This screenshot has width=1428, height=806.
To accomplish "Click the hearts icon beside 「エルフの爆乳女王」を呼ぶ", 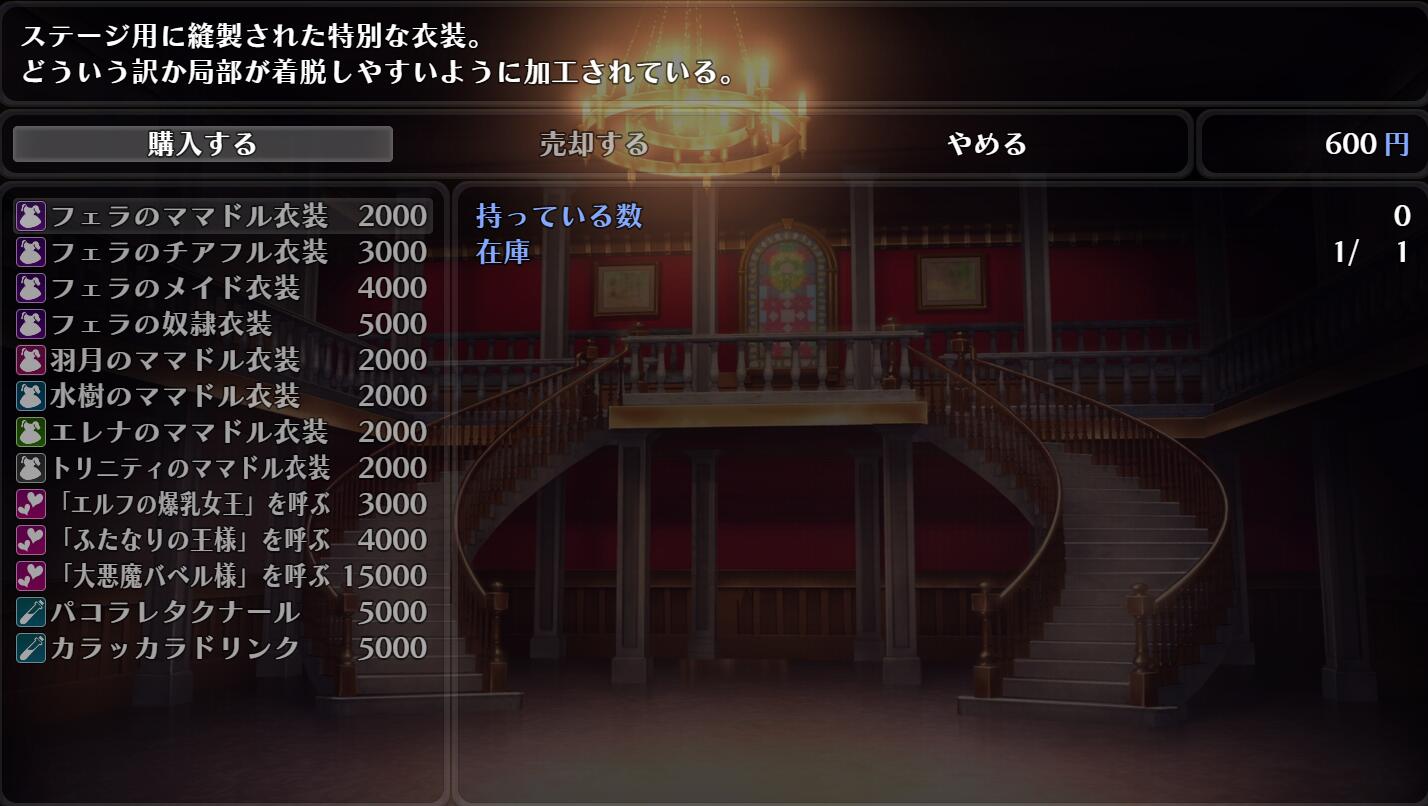I will (x=30, y=504).
